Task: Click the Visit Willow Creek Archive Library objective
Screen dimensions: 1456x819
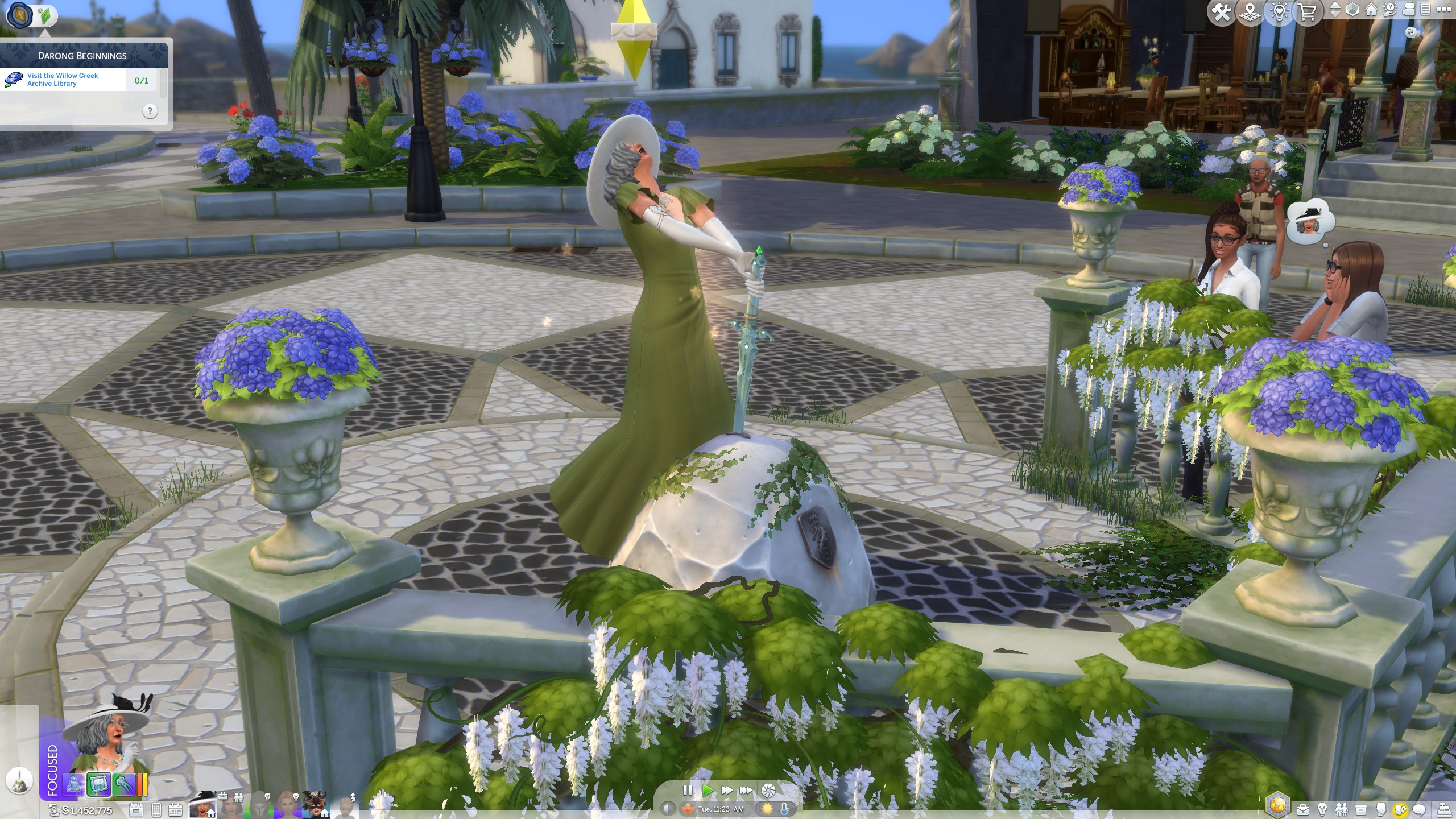Action: pos(63,80)
